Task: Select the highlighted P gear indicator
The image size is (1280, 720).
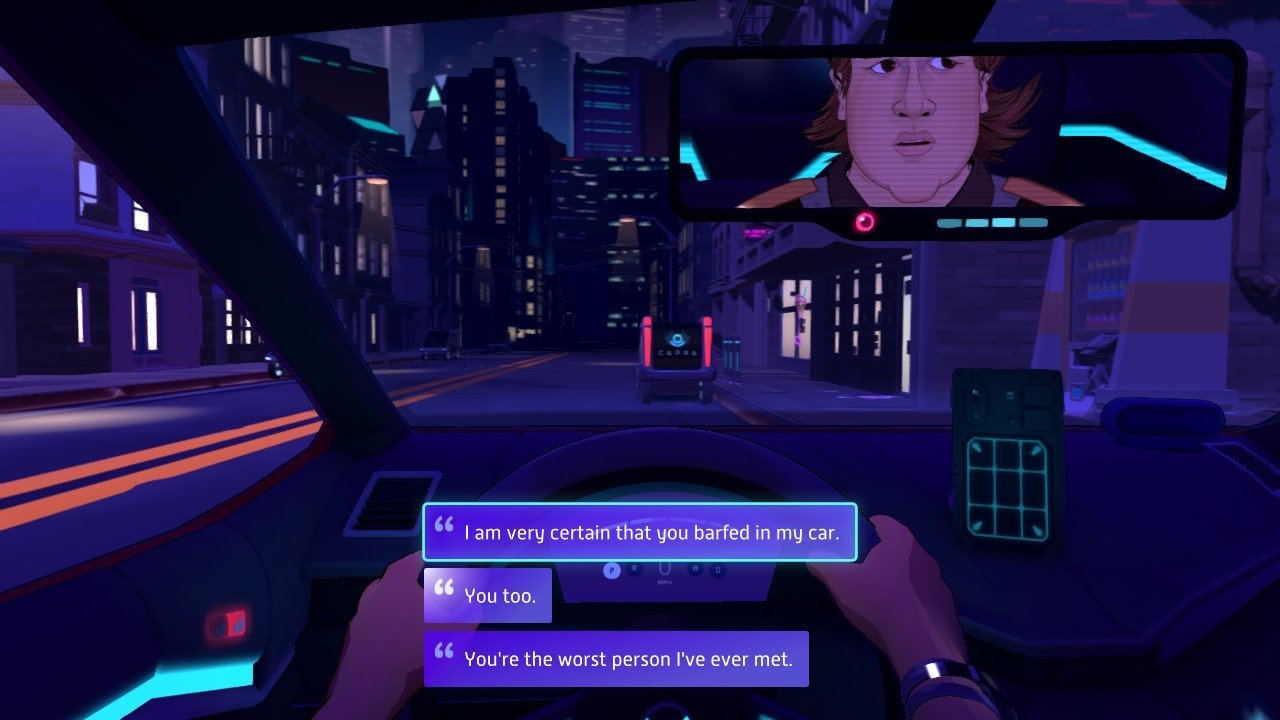Action: pos(612,569)
